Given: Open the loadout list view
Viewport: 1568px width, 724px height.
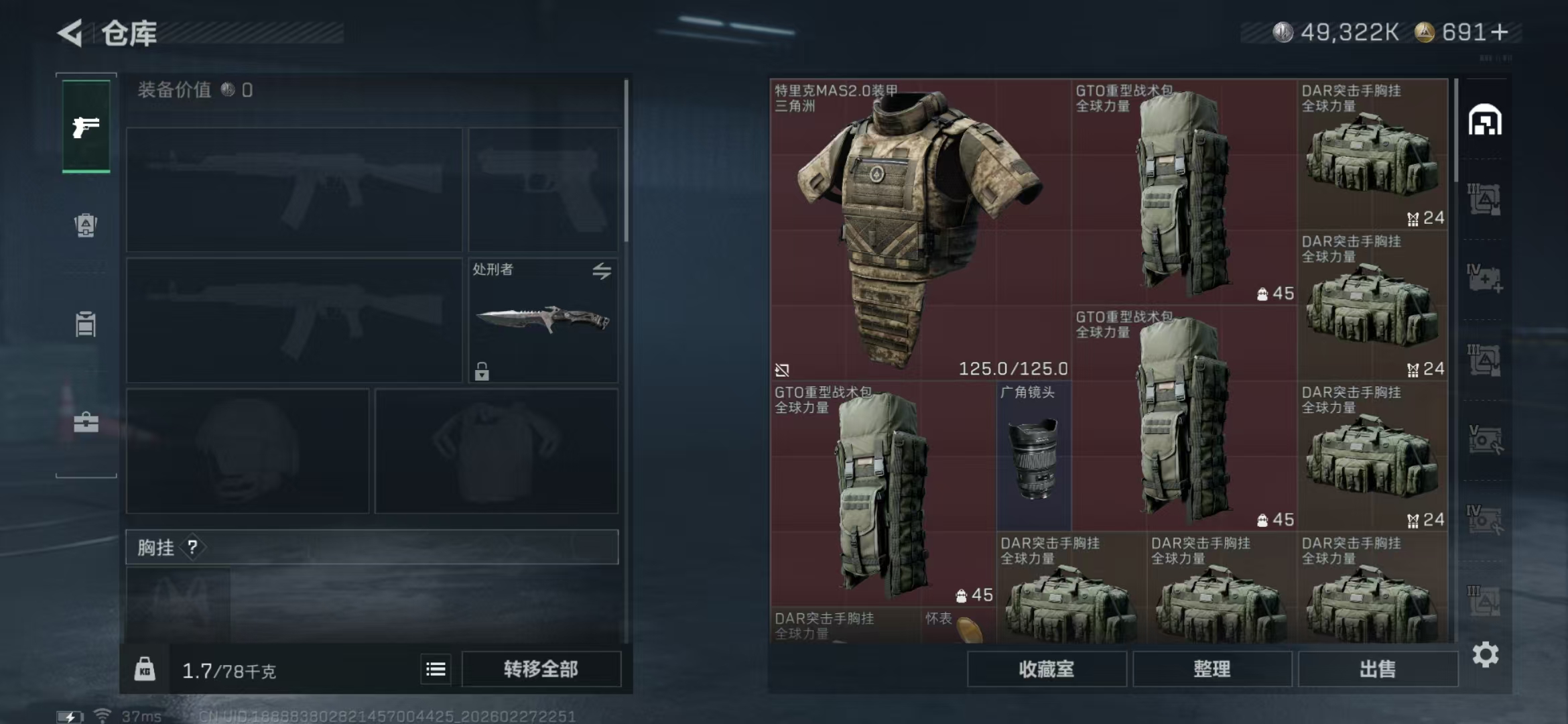Looking at the screenshot, I should point(436,669).
